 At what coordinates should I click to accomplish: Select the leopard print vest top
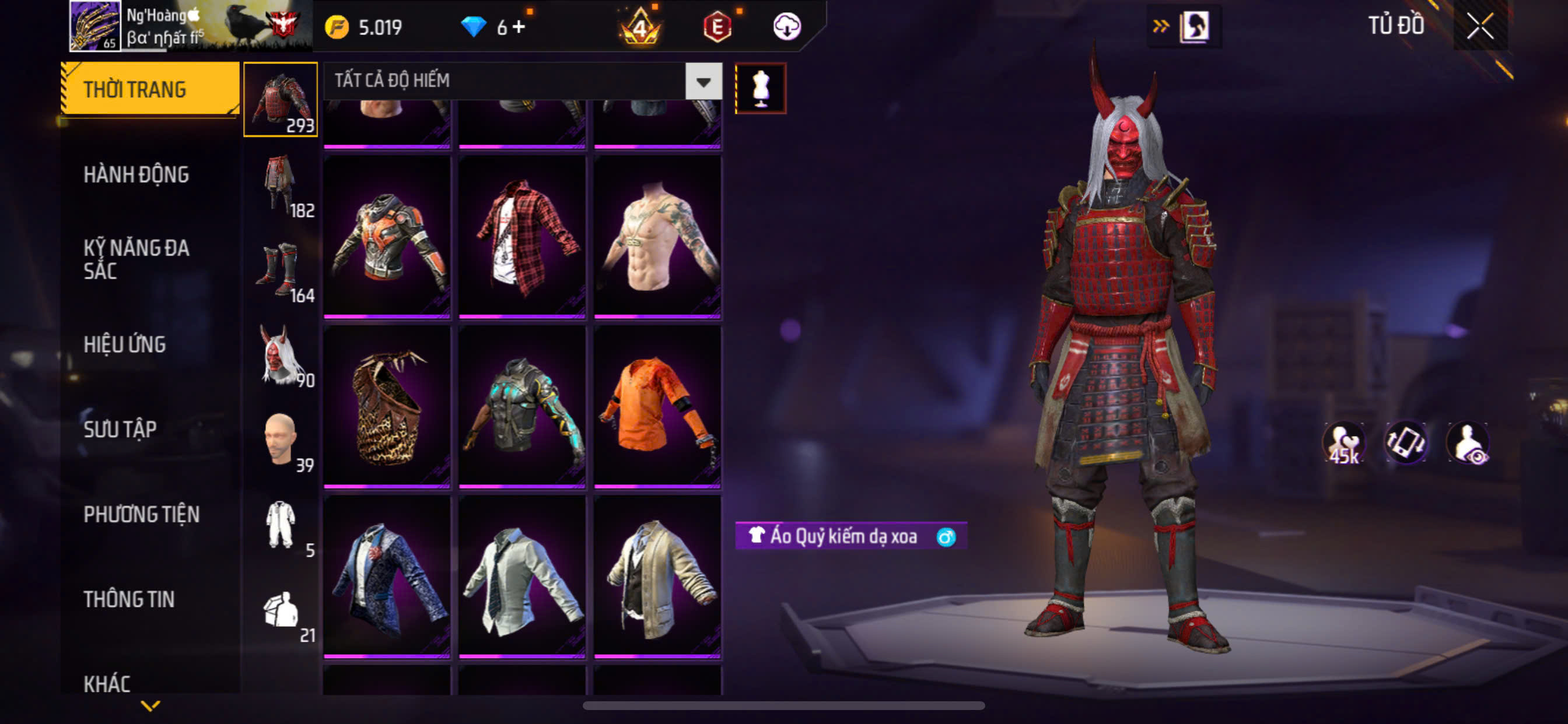[x=387, y=406]
